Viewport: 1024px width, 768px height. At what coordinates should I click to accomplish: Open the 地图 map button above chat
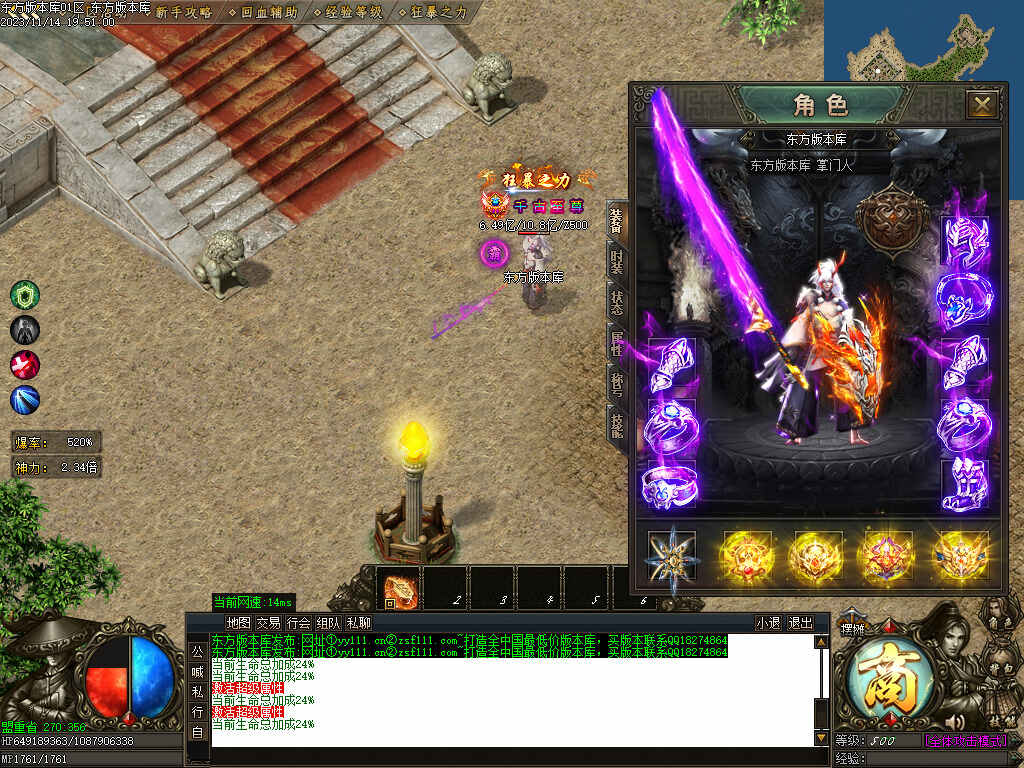tap(239, 622)
